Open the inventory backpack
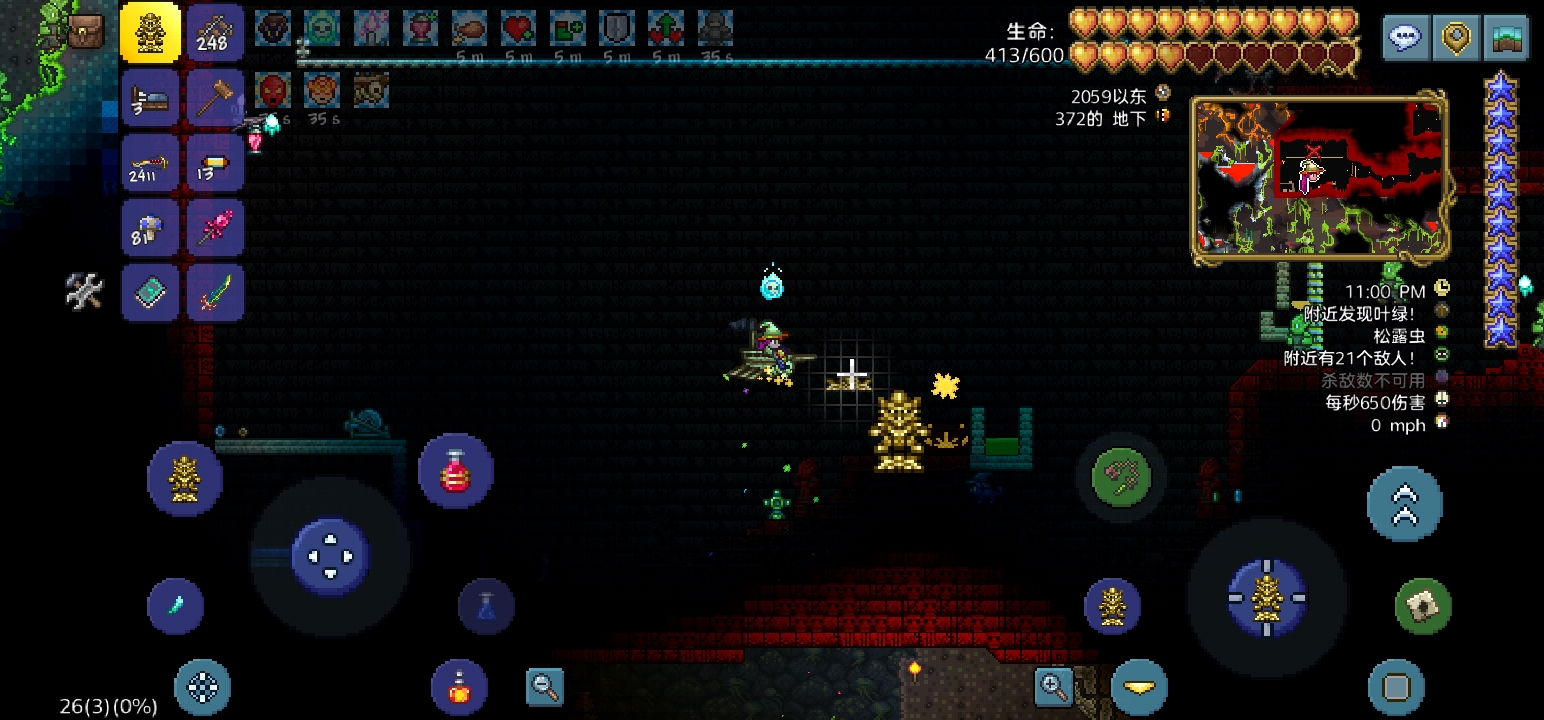This screenshot has height=720, width=1544. [x=85, y=31]
